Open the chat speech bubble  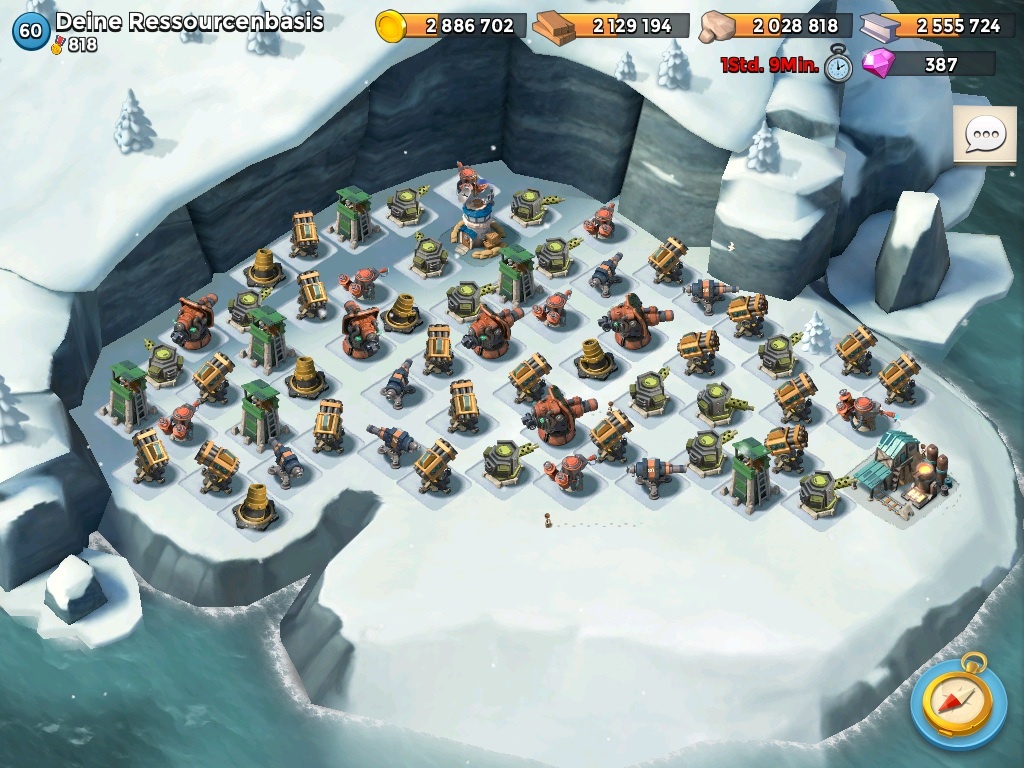tap(984, 135)
